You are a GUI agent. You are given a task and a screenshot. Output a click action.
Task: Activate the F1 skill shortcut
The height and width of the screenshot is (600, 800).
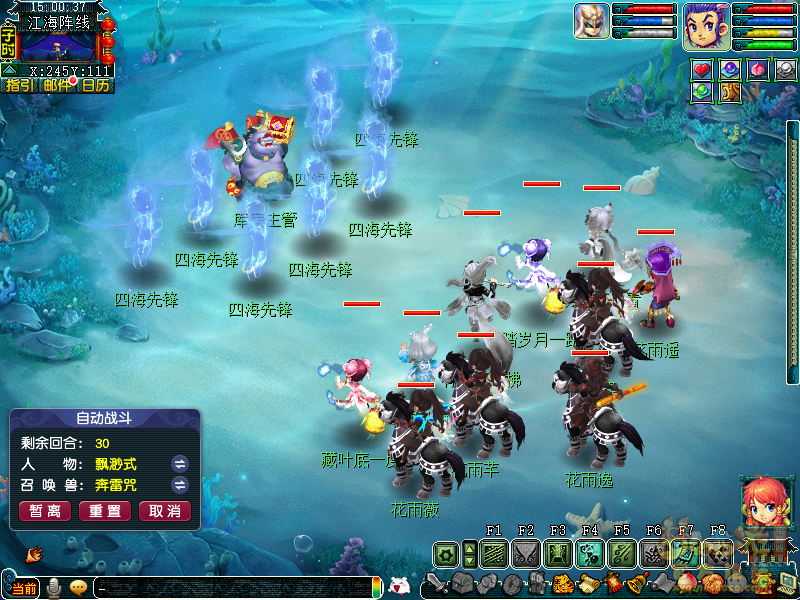[494, 553]
